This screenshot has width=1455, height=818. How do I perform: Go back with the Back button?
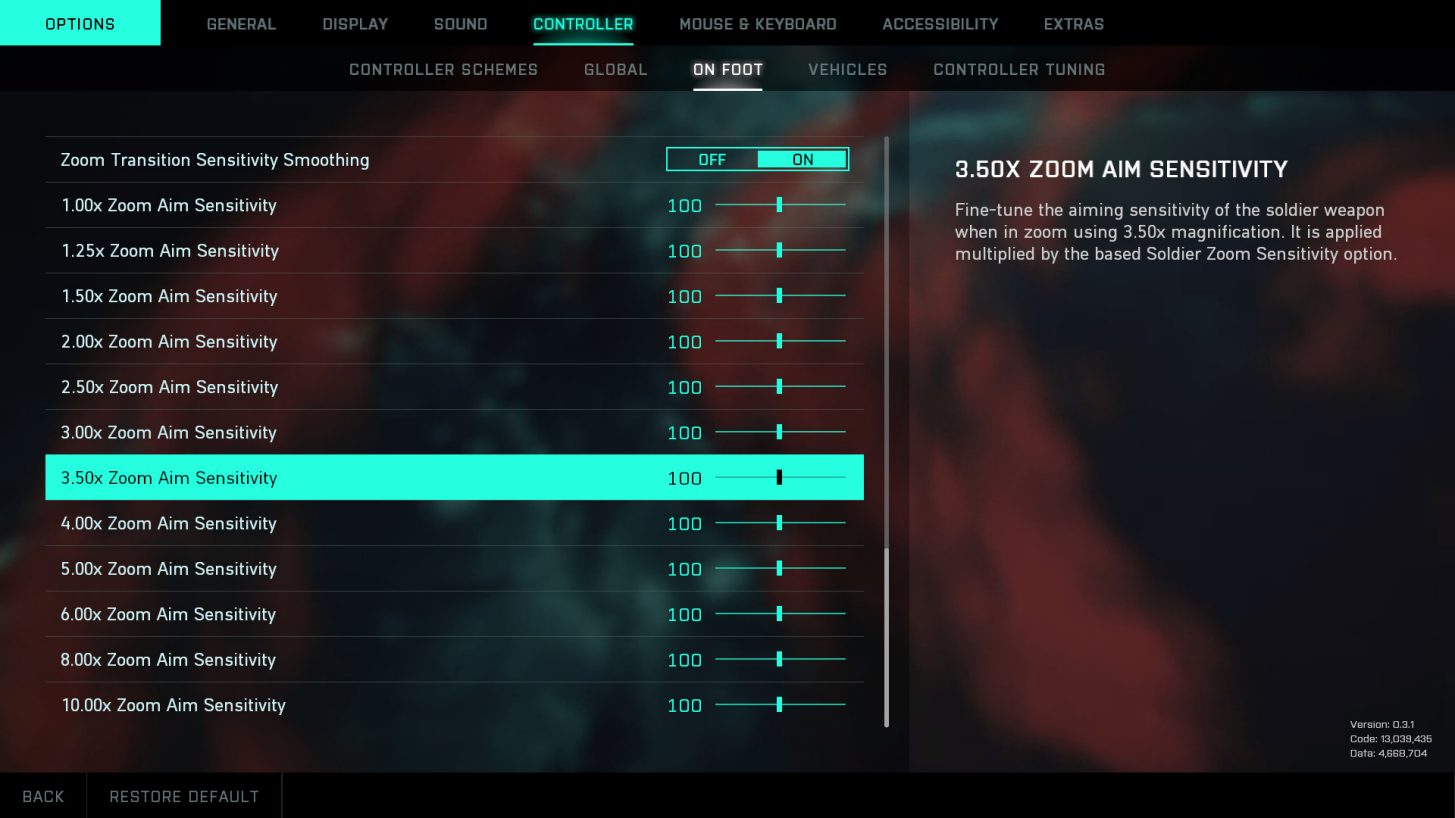[x=43, y=796]
